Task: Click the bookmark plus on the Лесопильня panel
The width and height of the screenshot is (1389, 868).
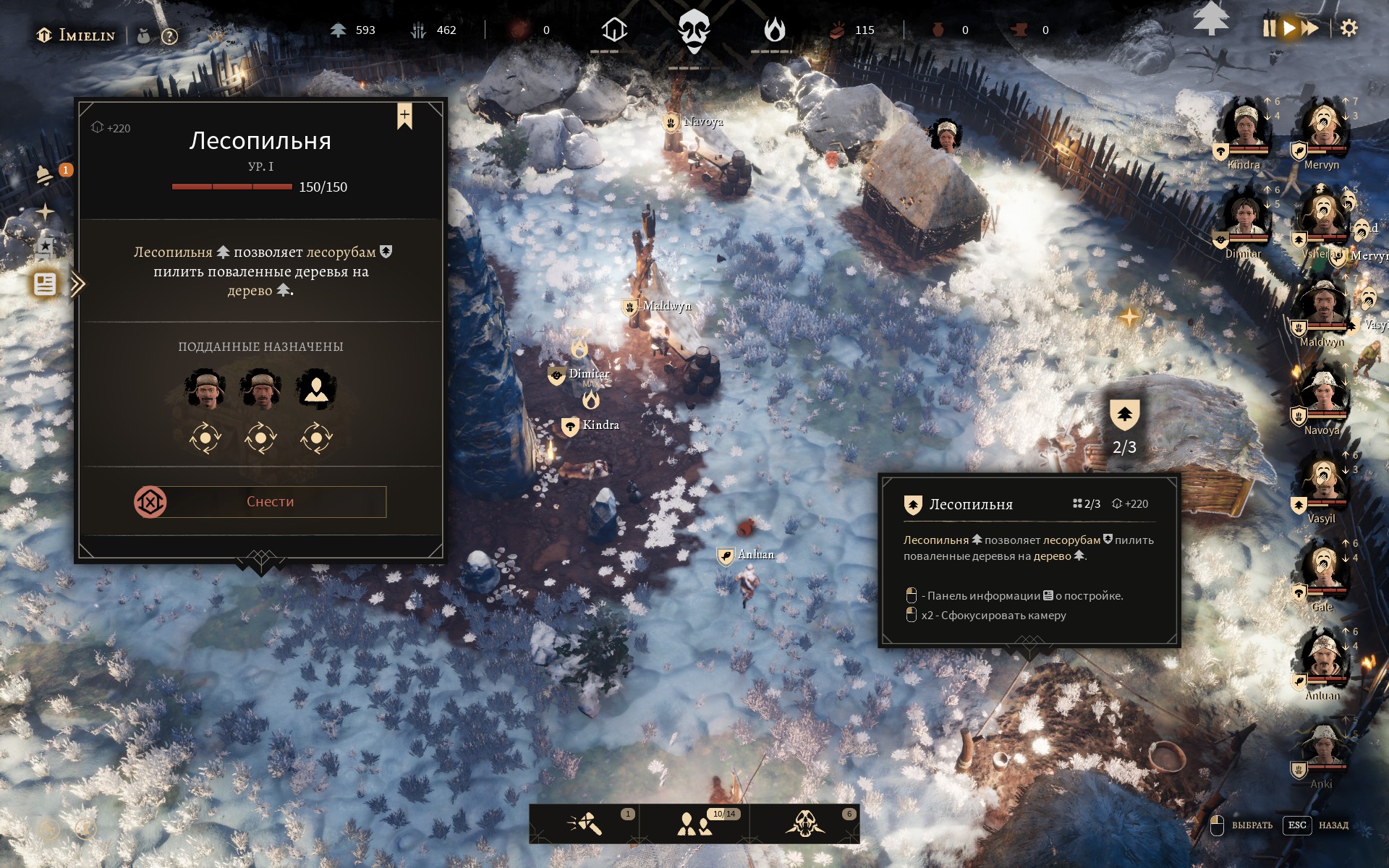Action: (404, 116)
